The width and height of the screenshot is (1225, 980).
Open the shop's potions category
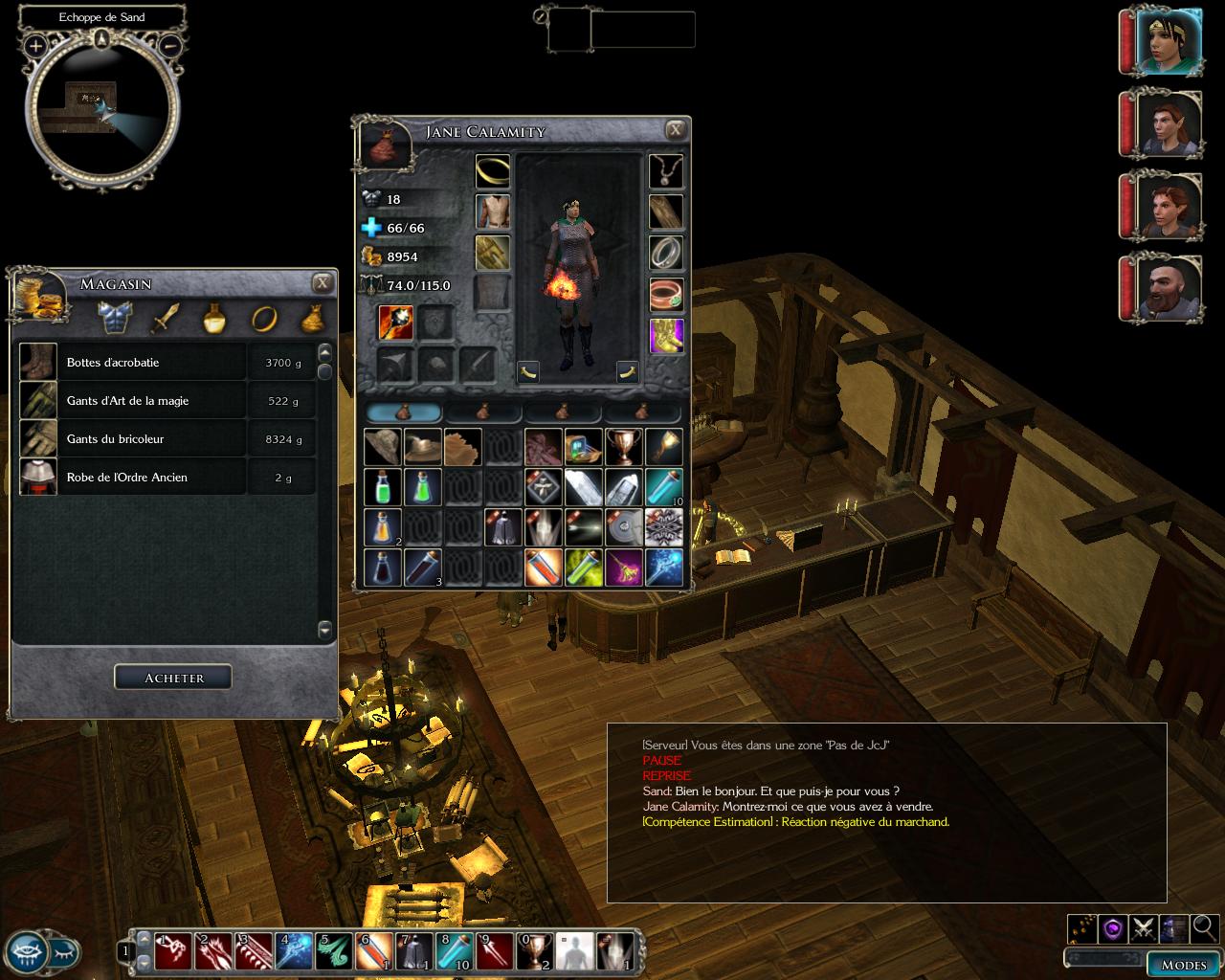(x=214, y=318)
